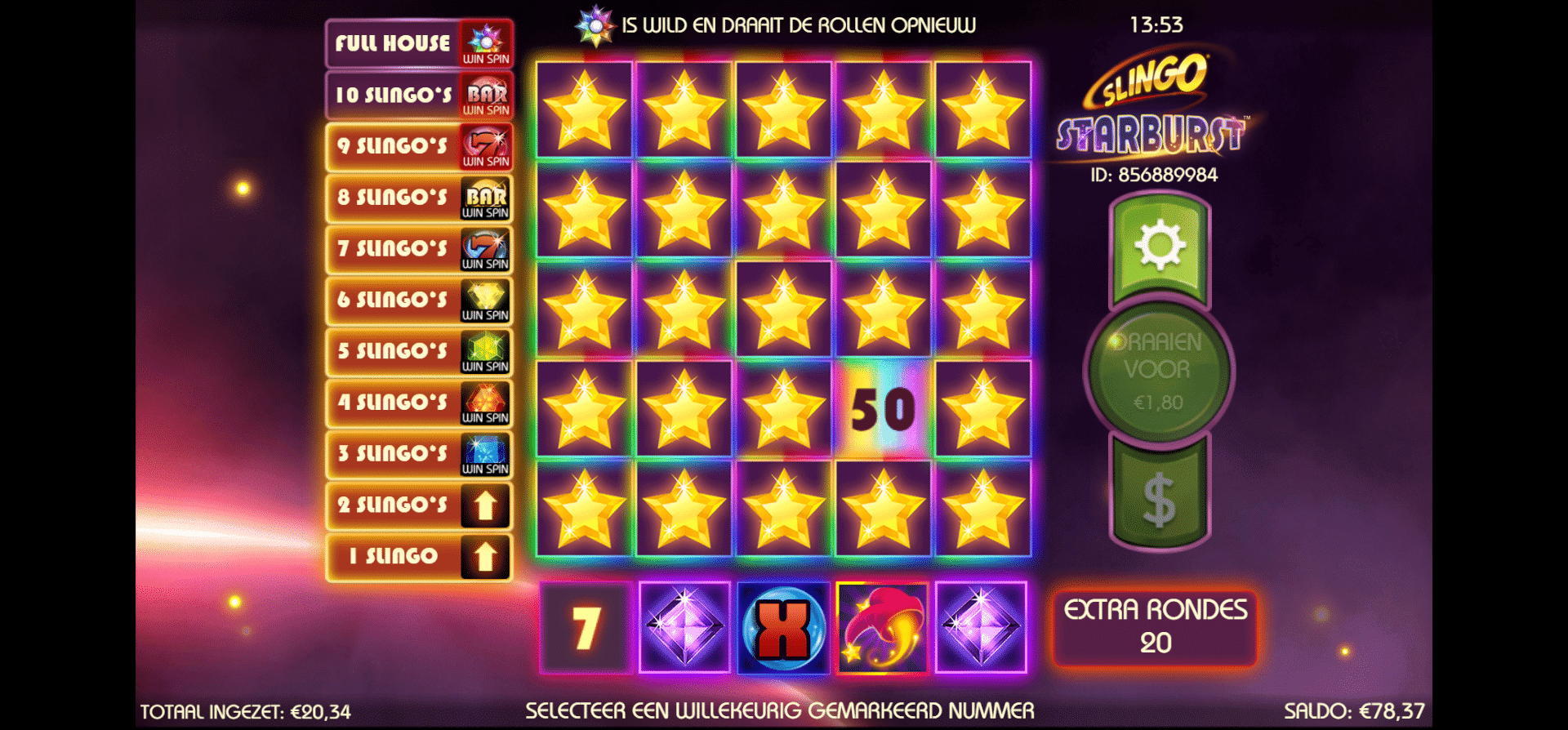Select the green gem icon beside 5 Slingo's
This screenshot has width=1568, height=730.
coord(485,351)
